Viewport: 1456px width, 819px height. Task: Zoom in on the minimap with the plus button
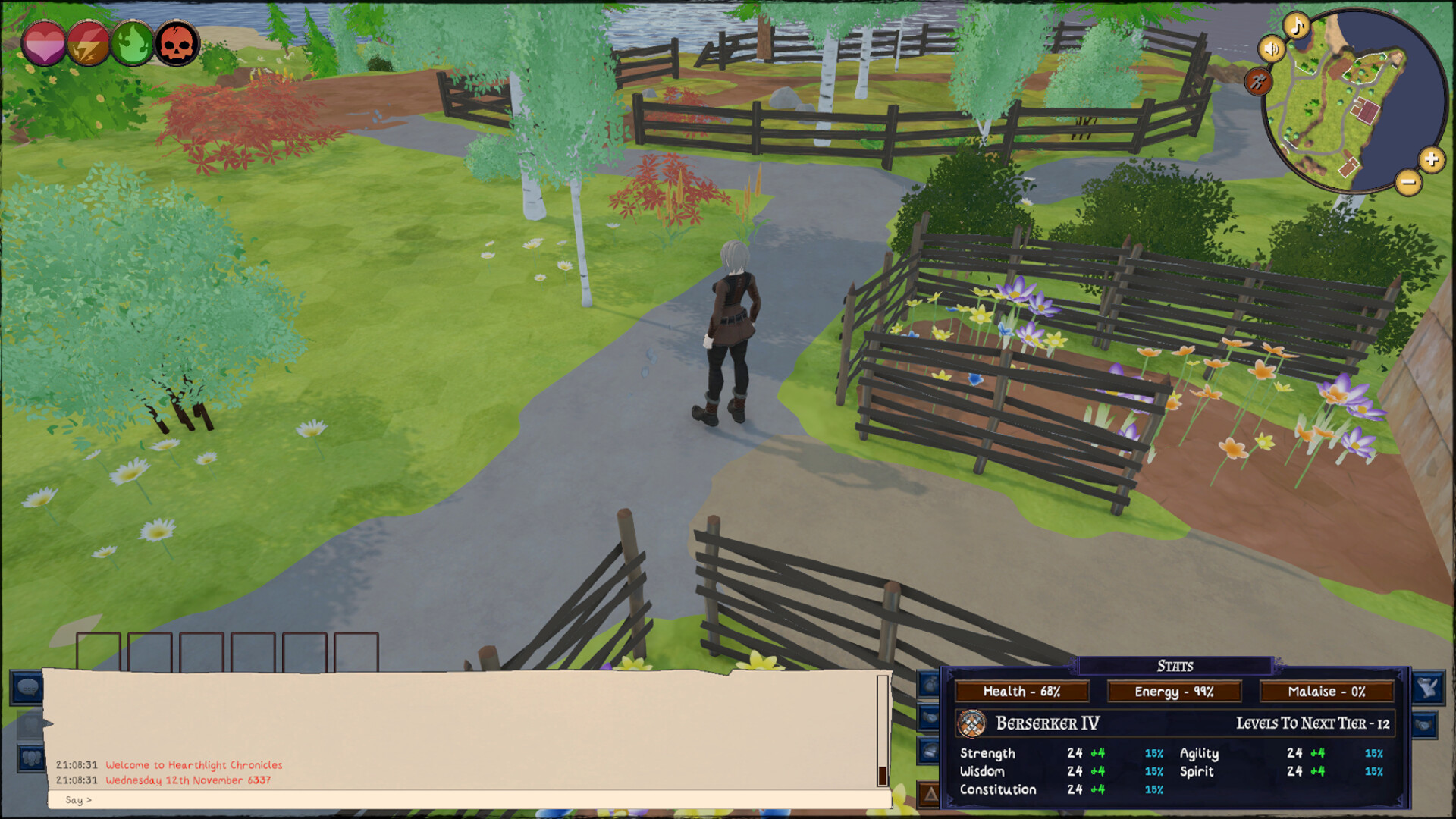click(1433, 160)
